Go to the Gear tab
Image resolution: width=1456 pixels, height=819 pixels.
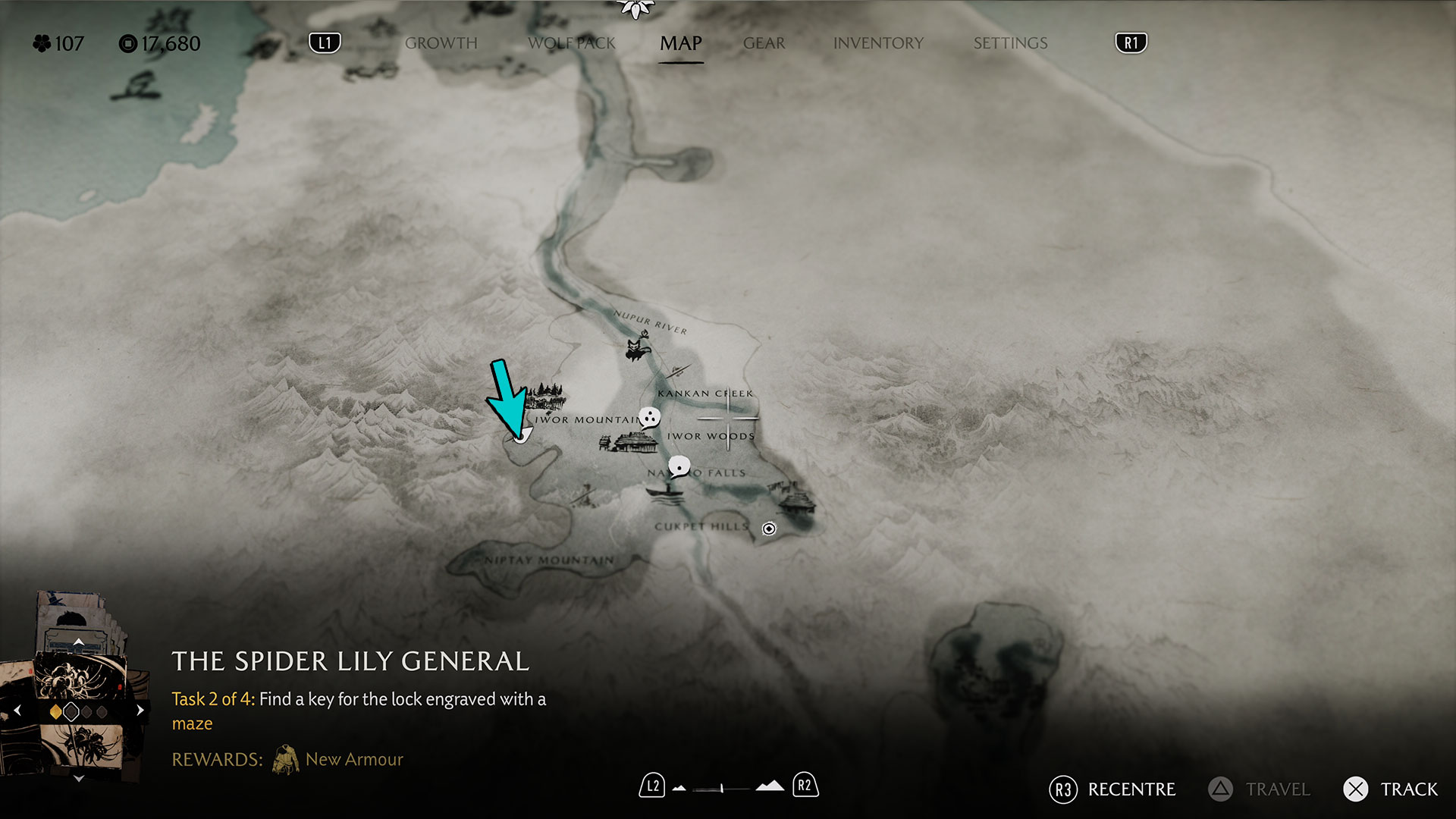pyautogui.click(x=764, y=43)
